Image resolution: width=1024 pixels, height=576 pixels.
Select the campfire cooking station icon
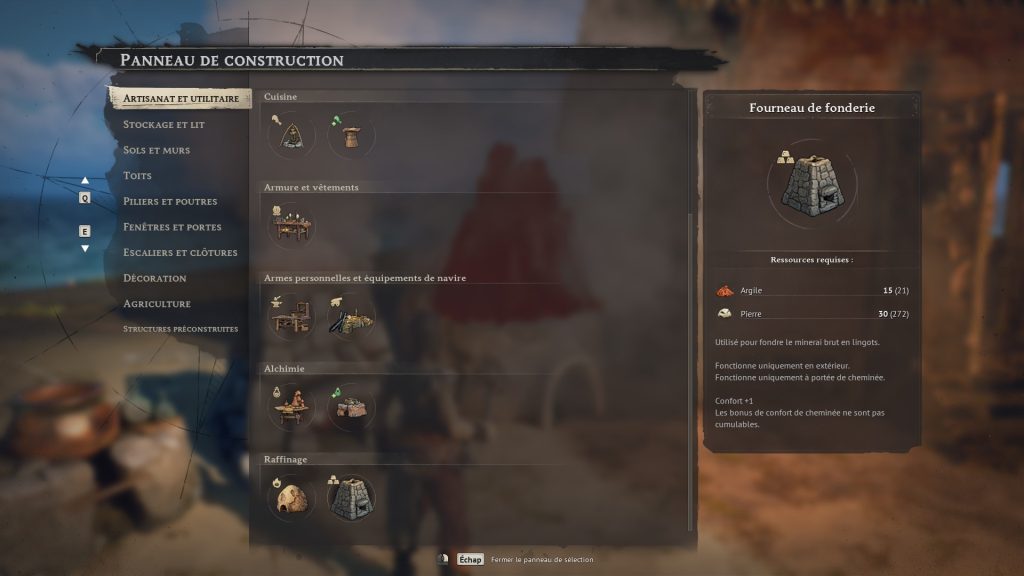(x=291, y=134)
